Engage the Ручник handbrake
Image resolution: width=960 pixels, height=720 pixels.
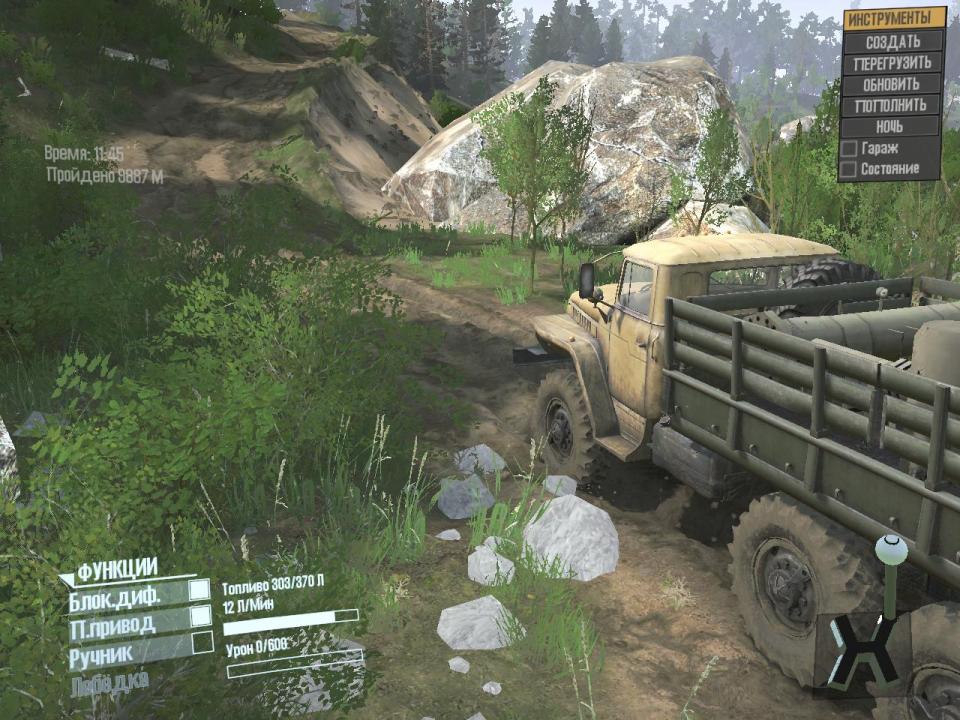201,642
